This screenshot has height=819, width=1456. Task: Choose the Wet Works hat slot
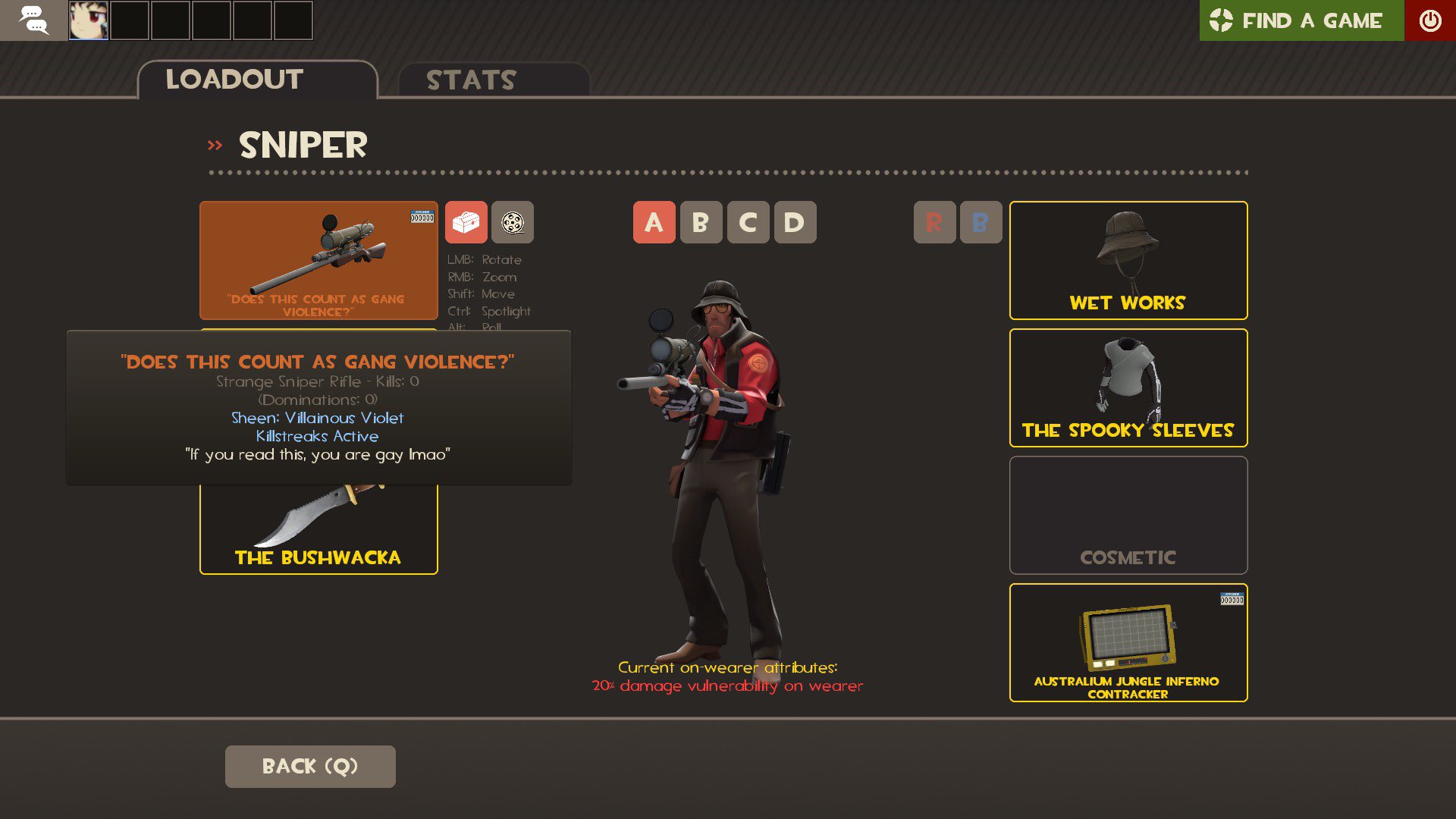pos(1128,259)
